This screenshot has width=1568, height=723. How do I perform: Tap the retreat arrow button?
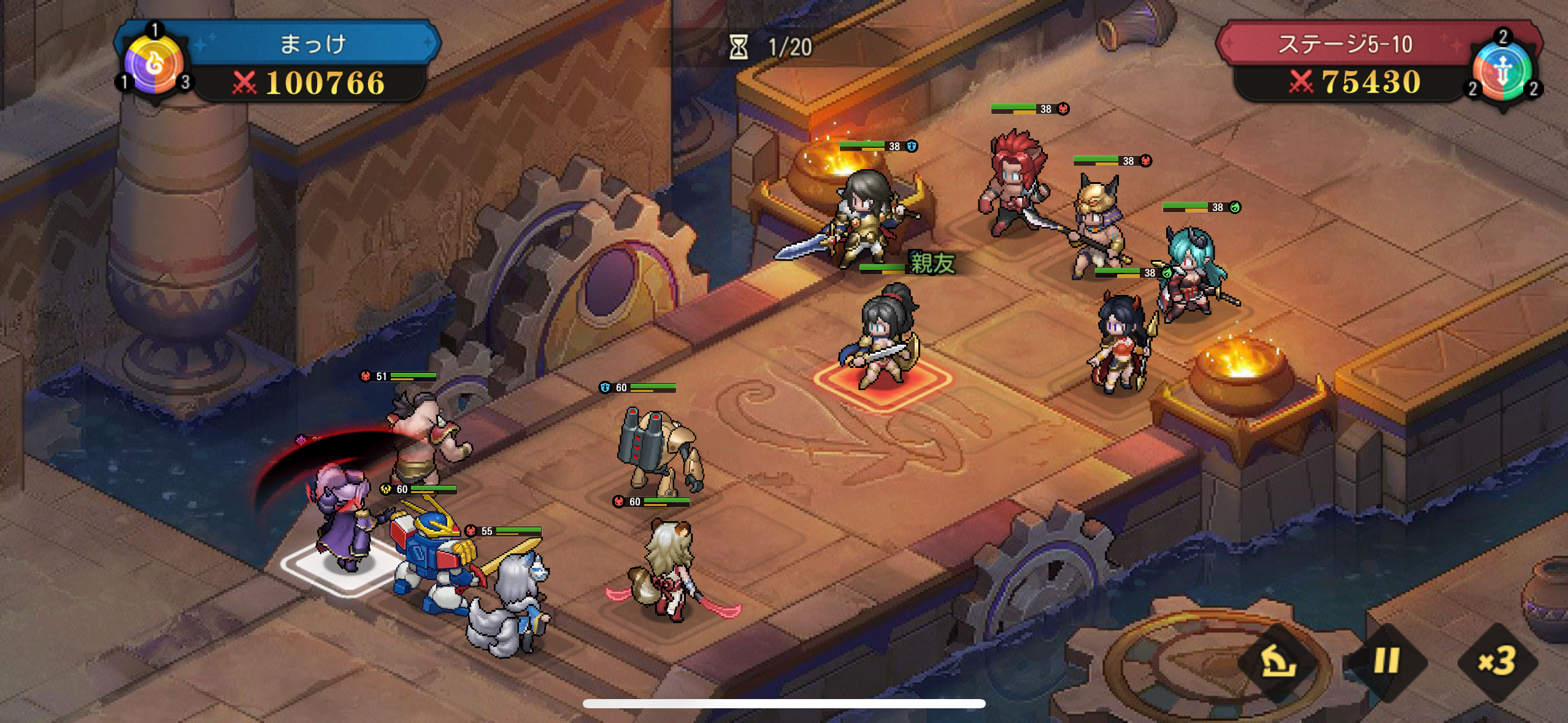click(x=1277, y=662)
